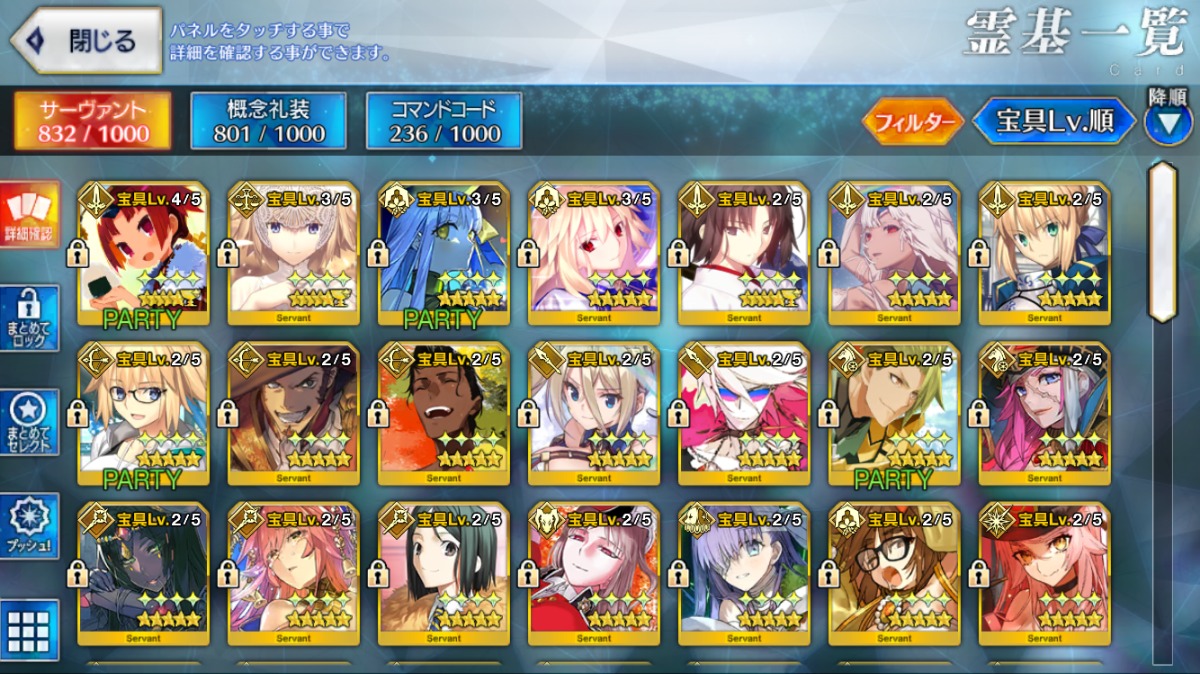This screenshot has width=1200, height=674.
Task: Click the vertical scrollbar handle
Action: [x=1162, y=242]
